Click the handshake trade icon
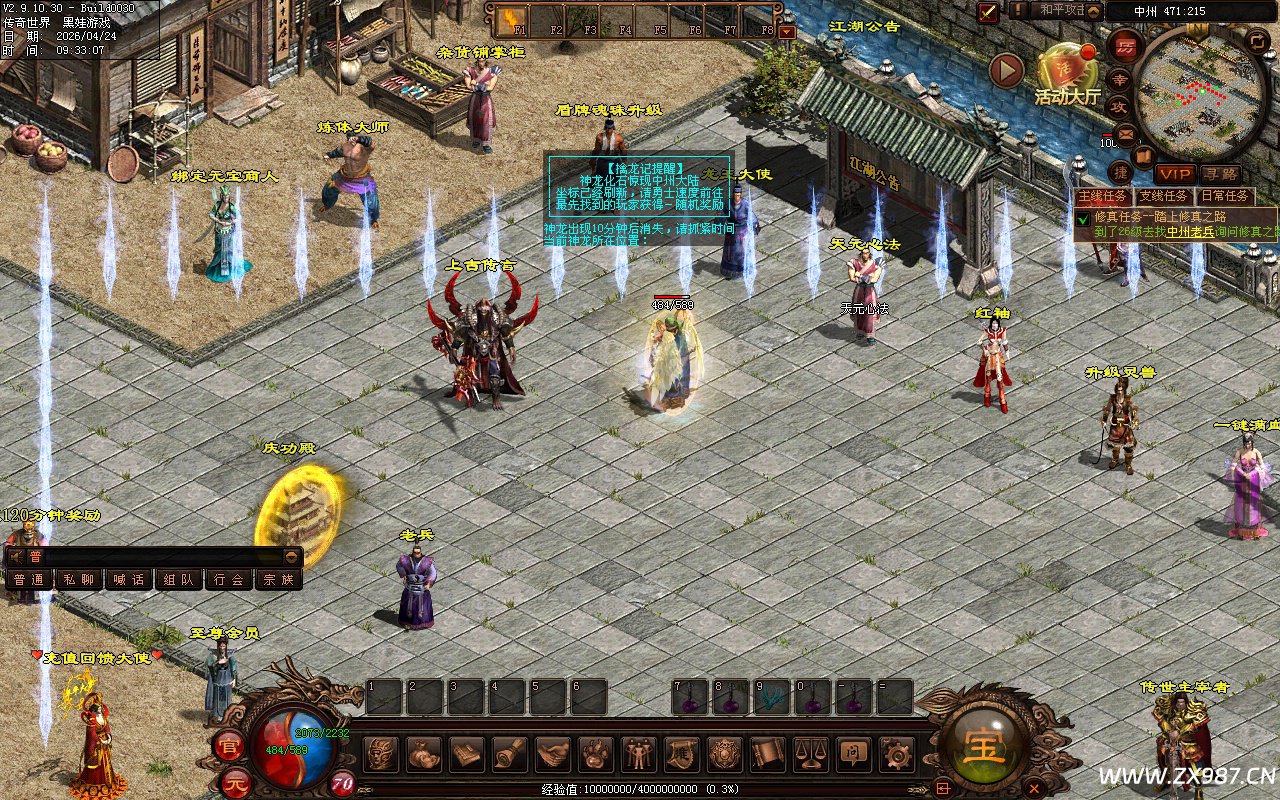The width and height of the screenshot is (1280, 800). point(552,754)
